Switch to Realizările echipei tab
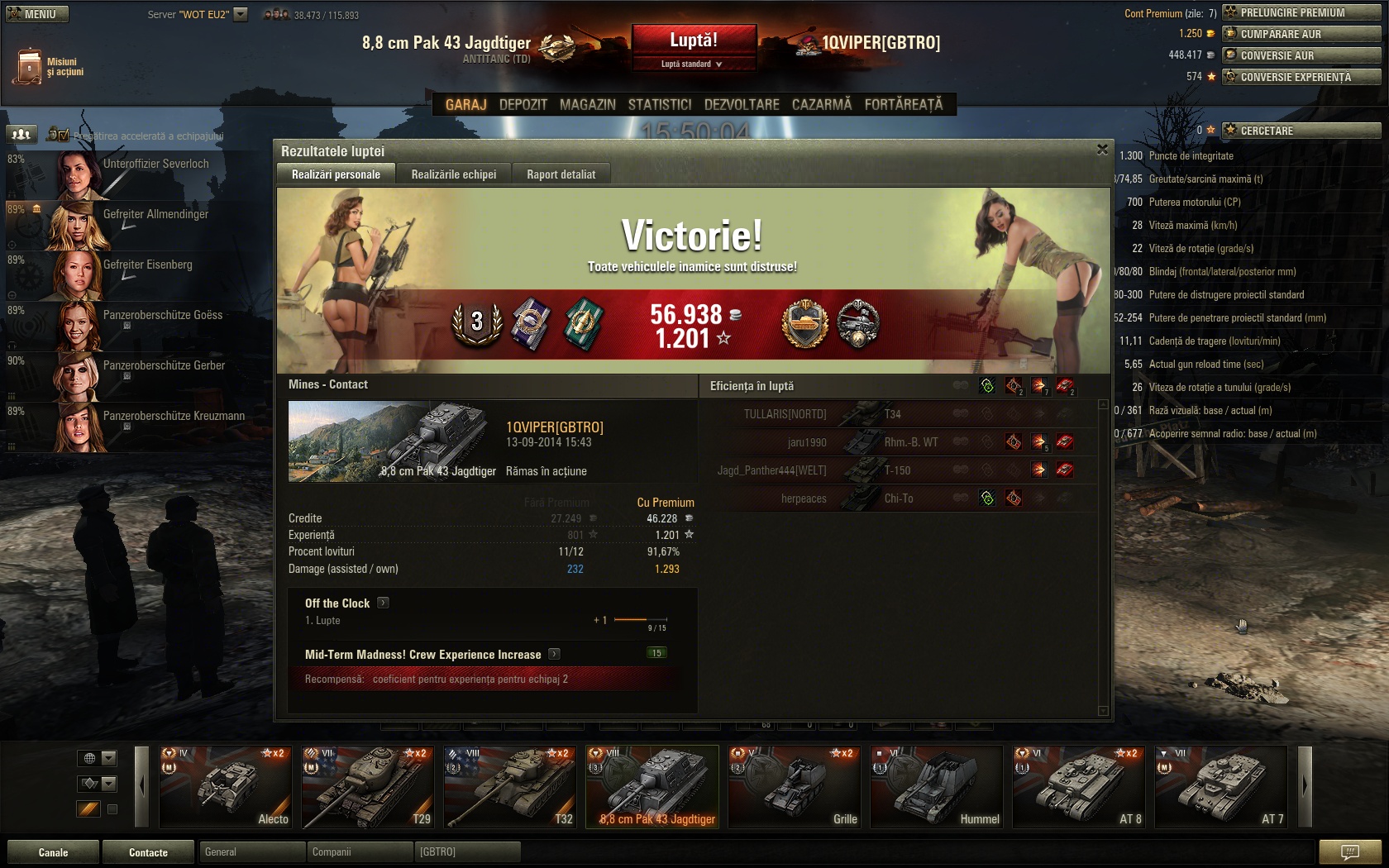The width and height of the screenshot is (1389, 868). click(x=453, y=174)
